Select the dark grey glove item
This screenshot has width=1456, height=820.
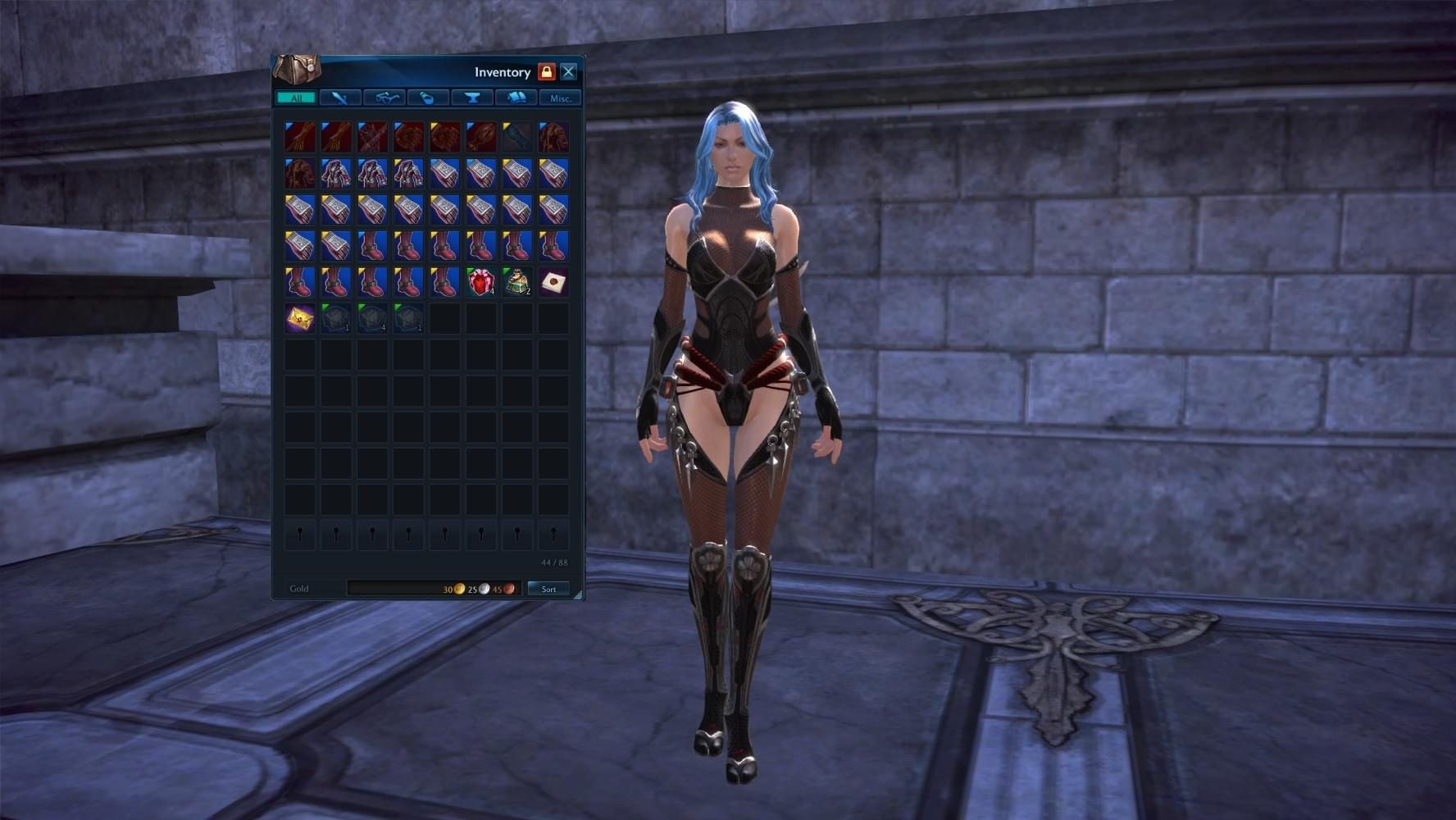(x=517, y=137)
